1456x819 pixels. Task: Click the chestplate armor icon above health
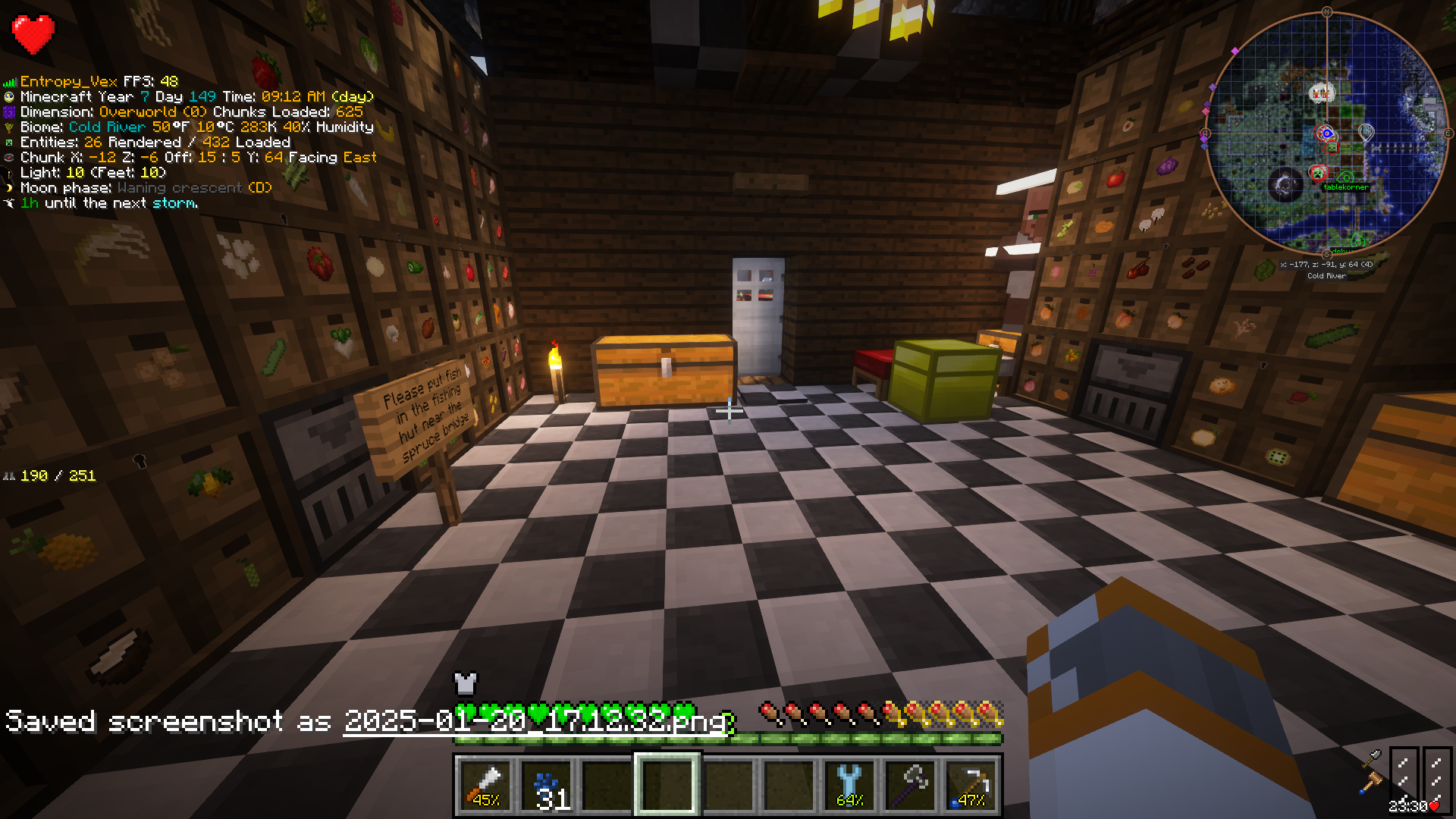click(465, 683)
